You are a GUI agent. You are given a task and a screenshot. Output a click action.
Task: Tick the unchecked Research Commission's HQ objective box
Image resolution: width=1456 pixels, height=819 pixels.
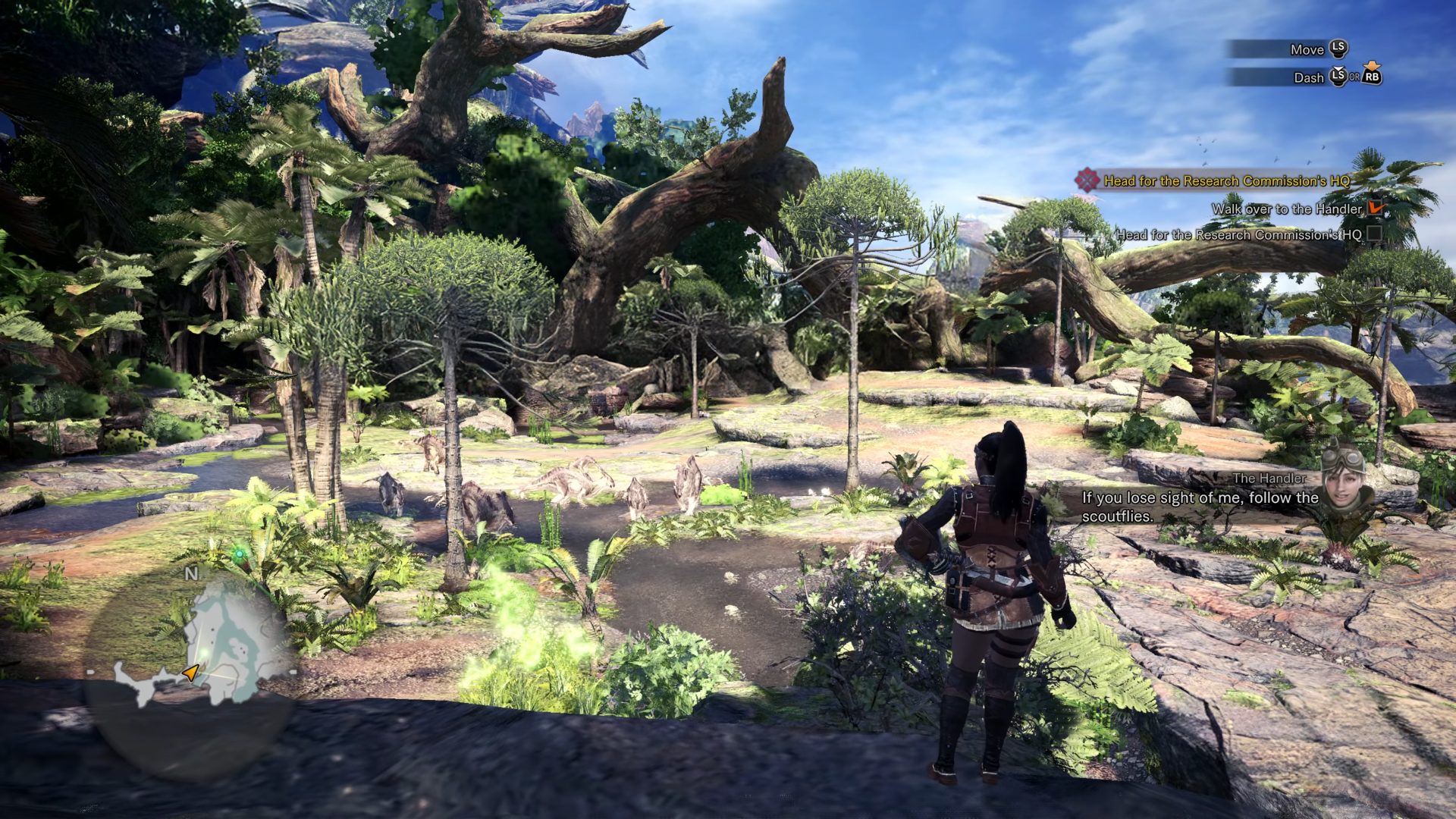coord(1373,234)
